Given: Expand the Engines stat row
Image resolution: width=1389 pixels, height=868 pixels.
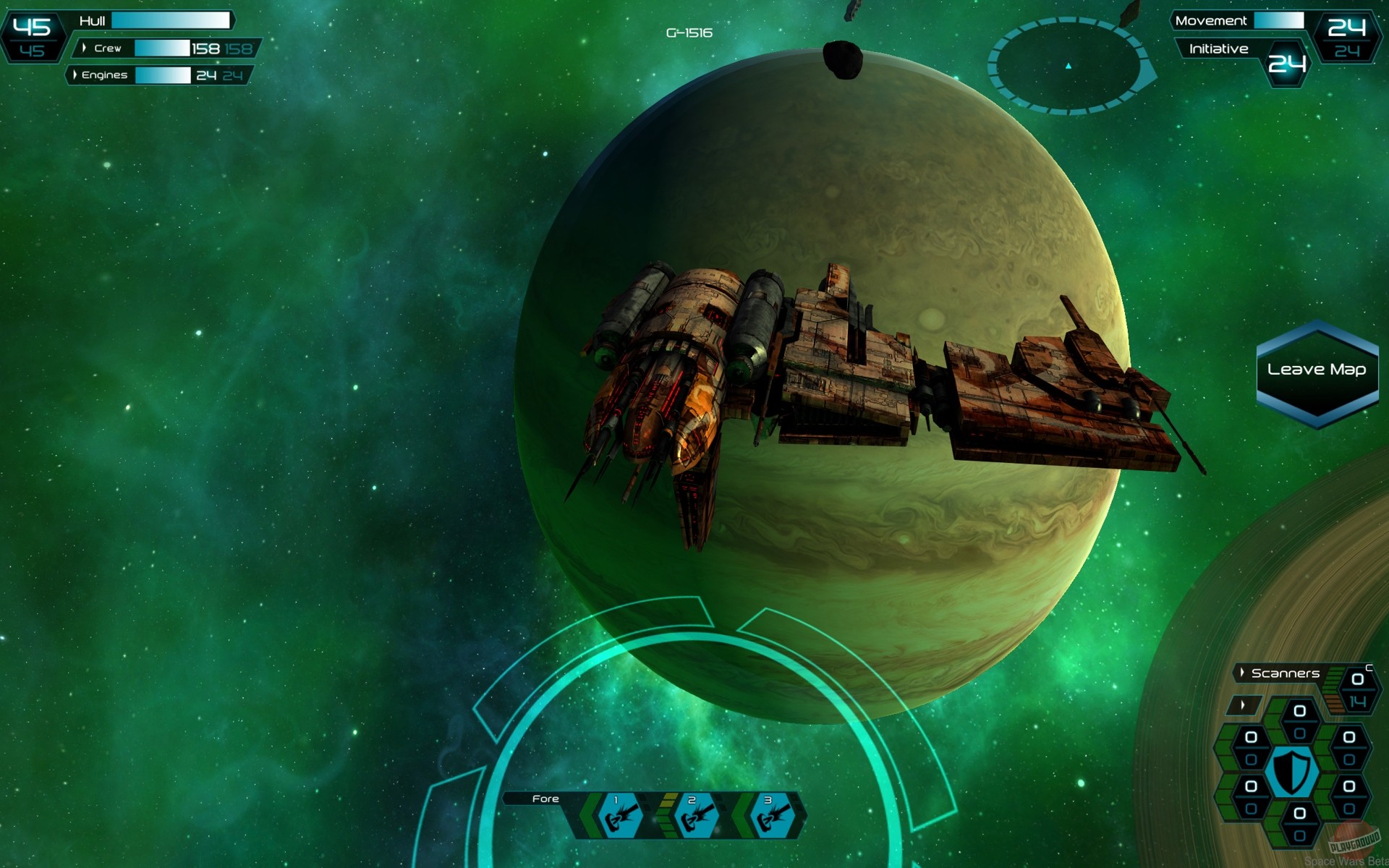Looking at the screenshot, I should click(x=74, y=75).
